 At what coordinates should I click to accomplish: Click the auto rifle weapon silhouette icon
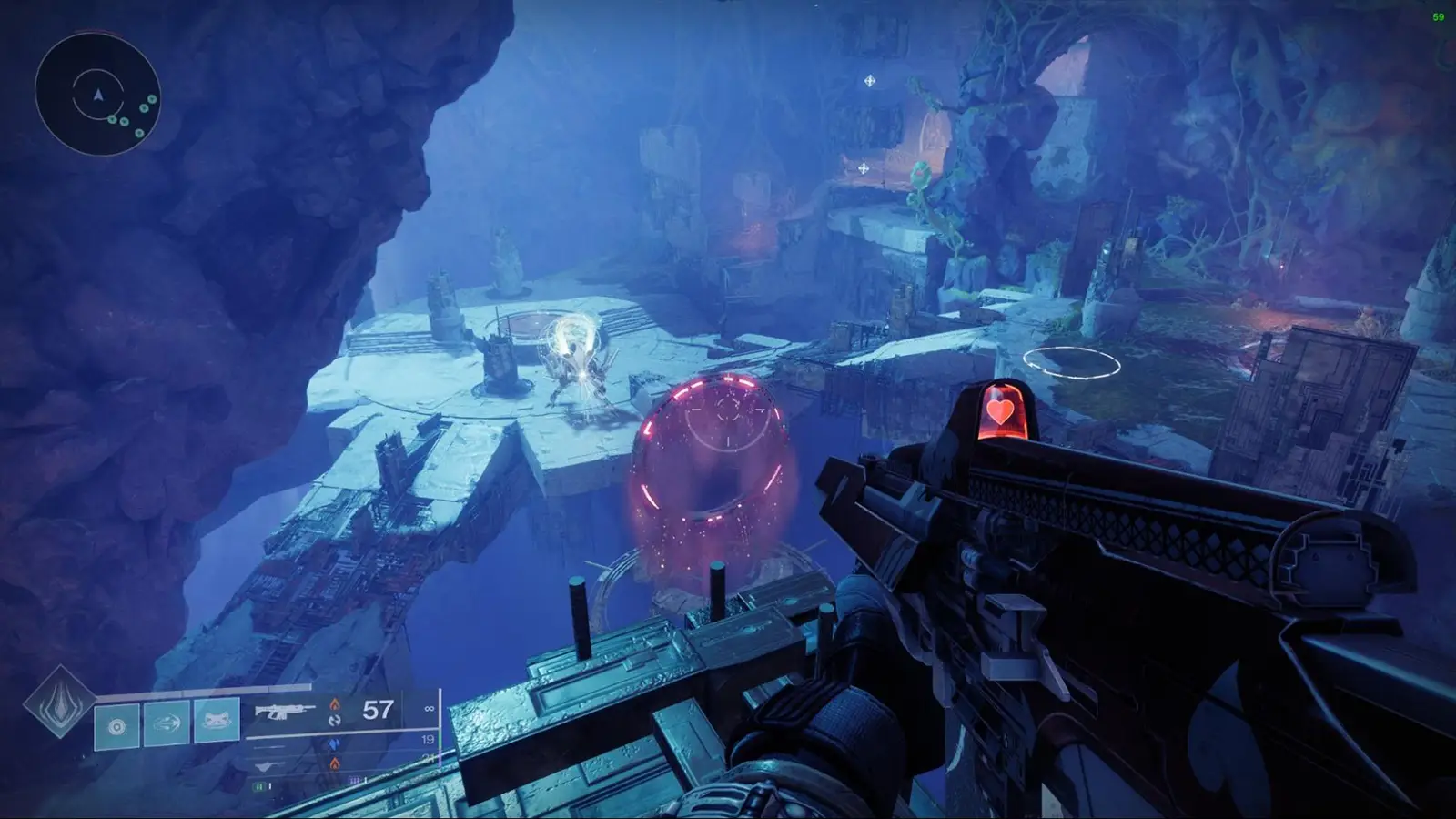(x=284, y=710)
